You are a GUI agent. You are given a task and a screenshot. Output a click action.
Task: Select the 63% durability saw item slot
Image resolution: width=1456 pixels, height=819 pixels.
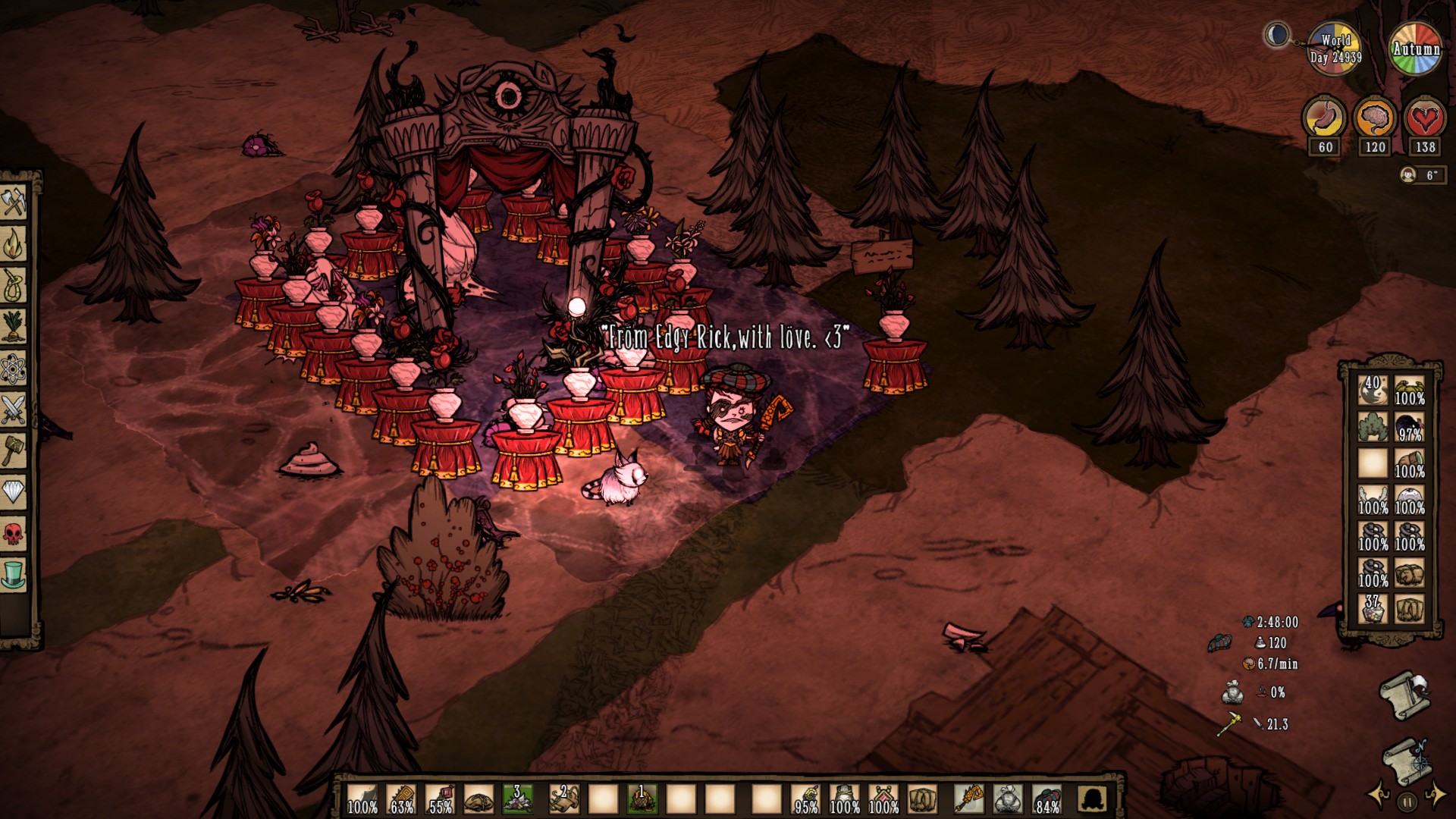(401, 799)
